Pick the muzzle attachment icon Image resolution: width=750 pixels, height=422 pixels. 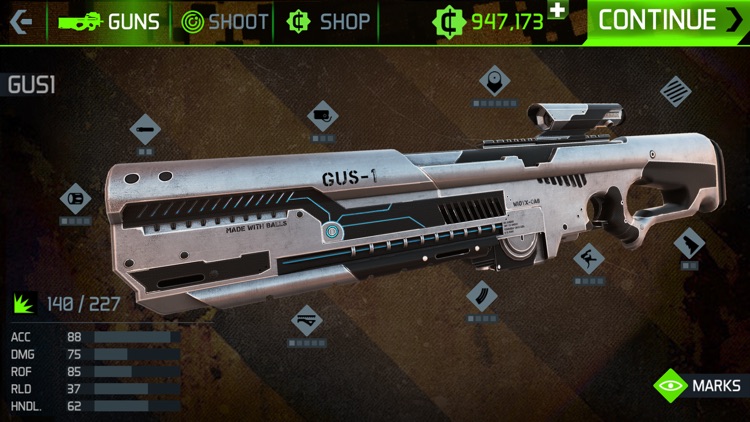coord(76,198)
